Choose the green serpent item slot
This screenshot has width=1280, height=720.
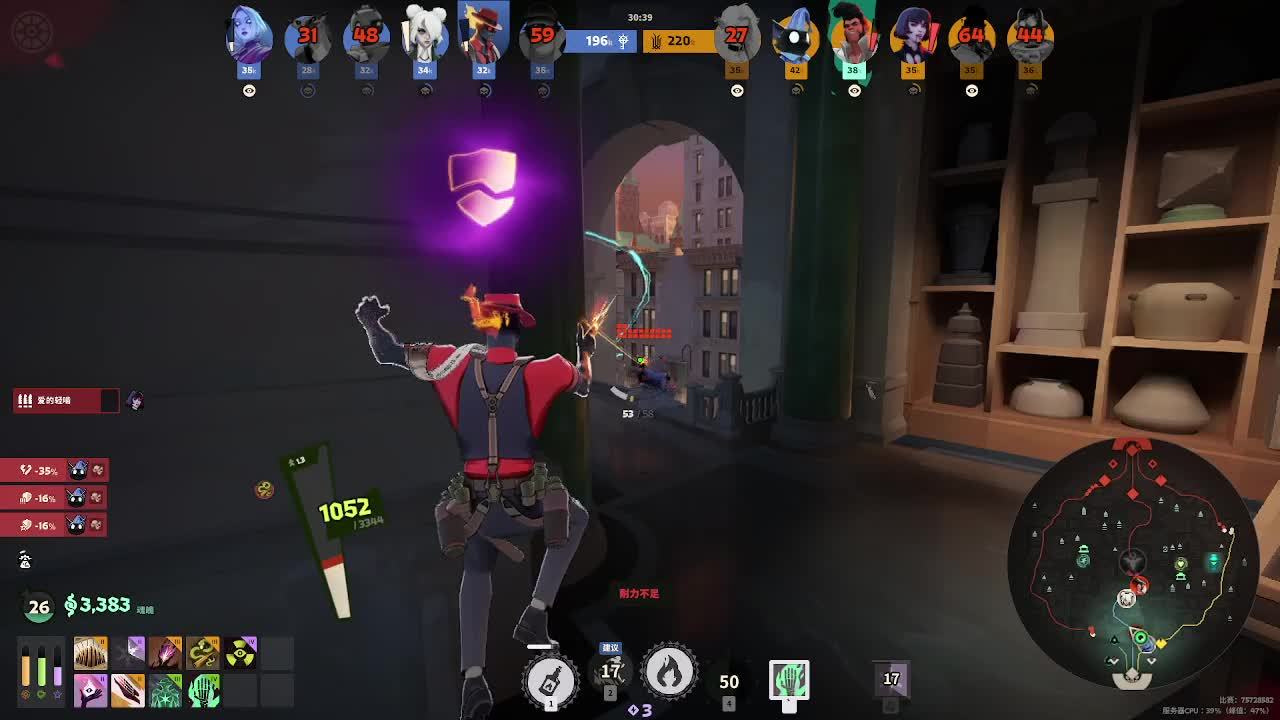click(203, 653)
